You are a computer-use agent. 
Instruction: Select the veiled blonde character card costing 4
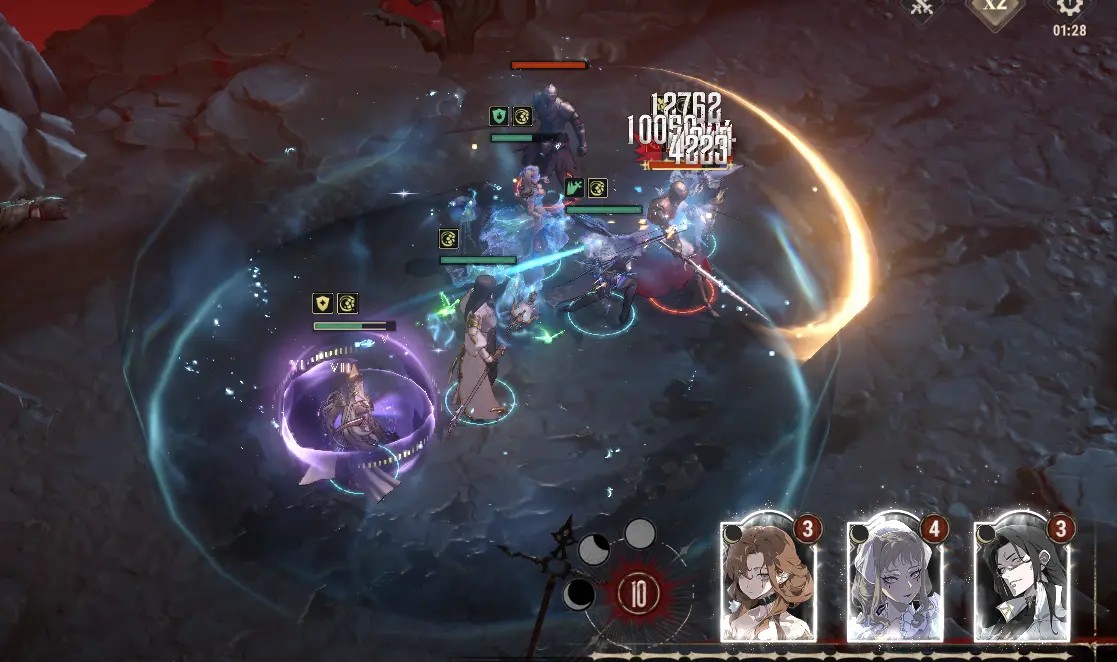[895, 580]
